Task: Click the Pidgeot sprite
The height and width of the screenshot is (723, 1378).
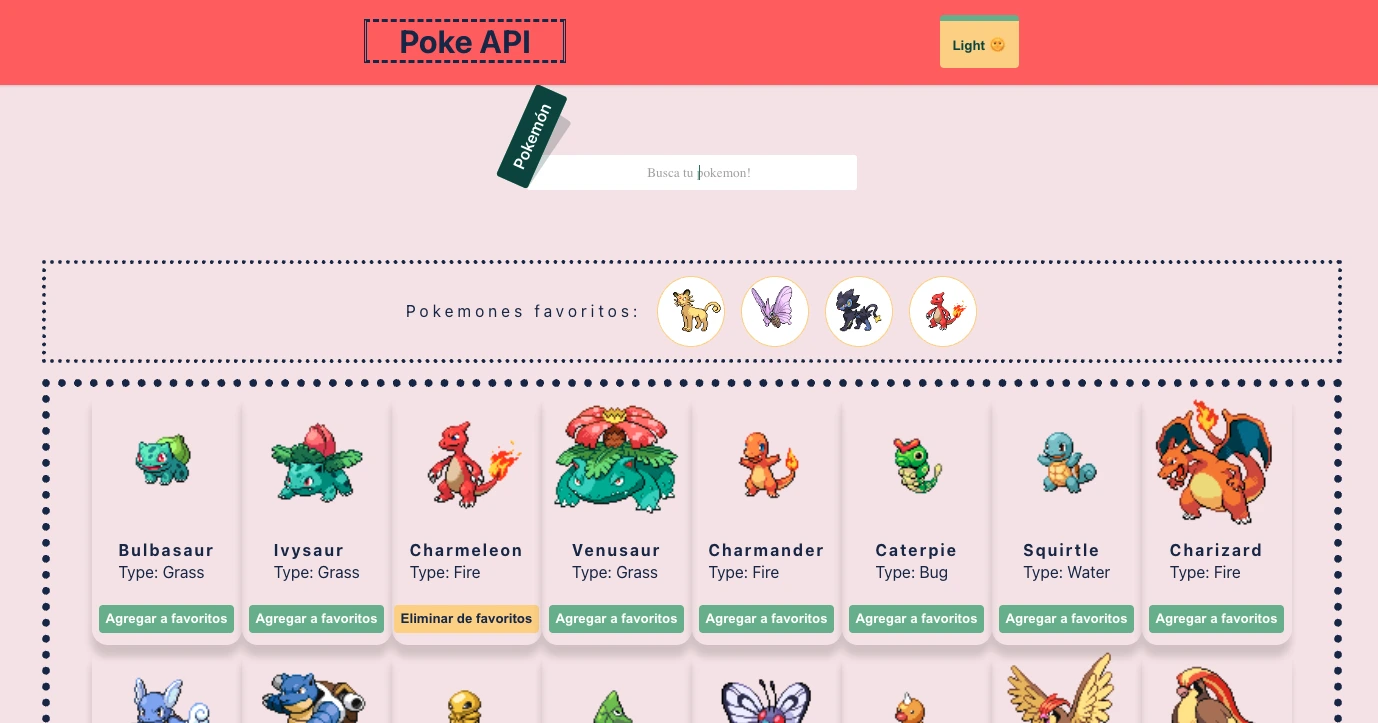Action: 1216,700
